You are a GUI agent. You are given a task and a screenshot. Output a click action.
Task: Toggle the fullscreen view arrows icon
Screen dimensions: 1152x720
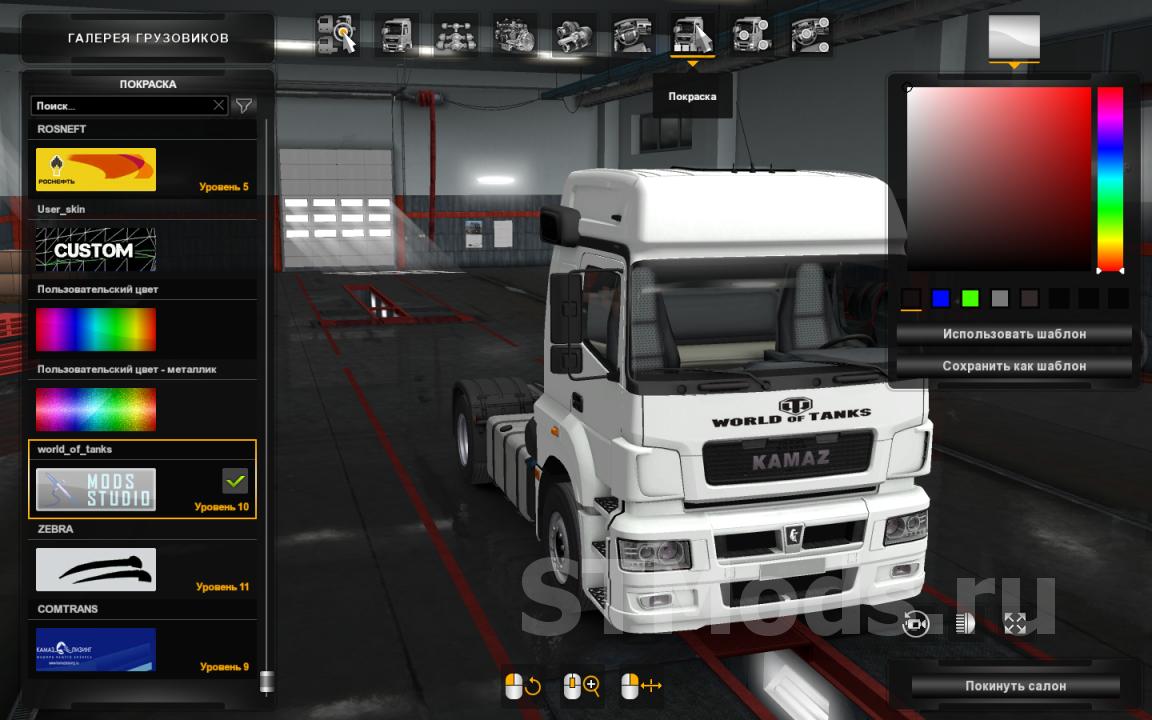click(1015, 624)
